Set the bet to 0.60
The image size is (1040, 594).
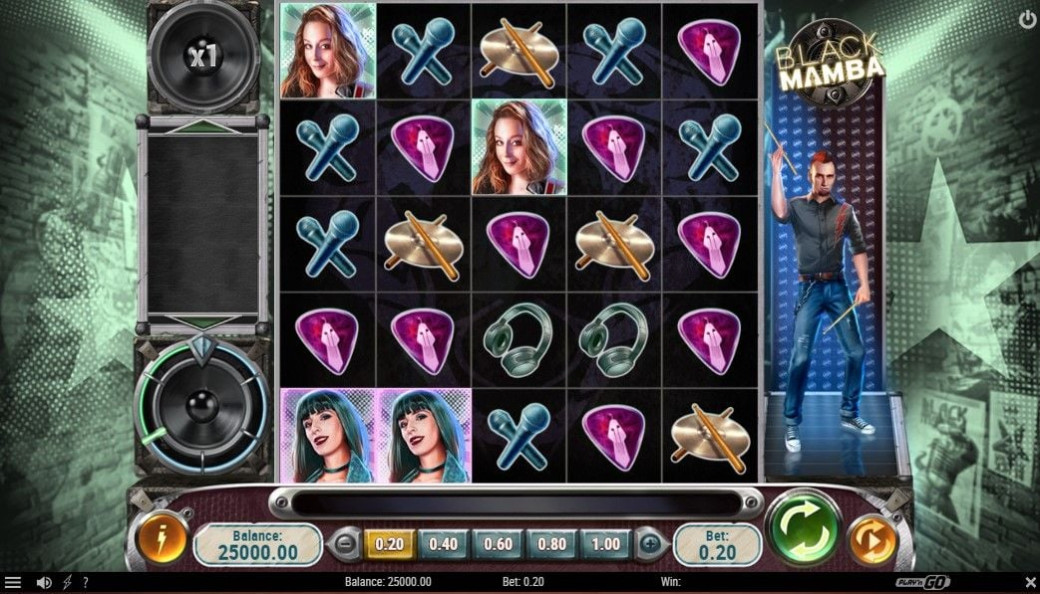[497, 545]
